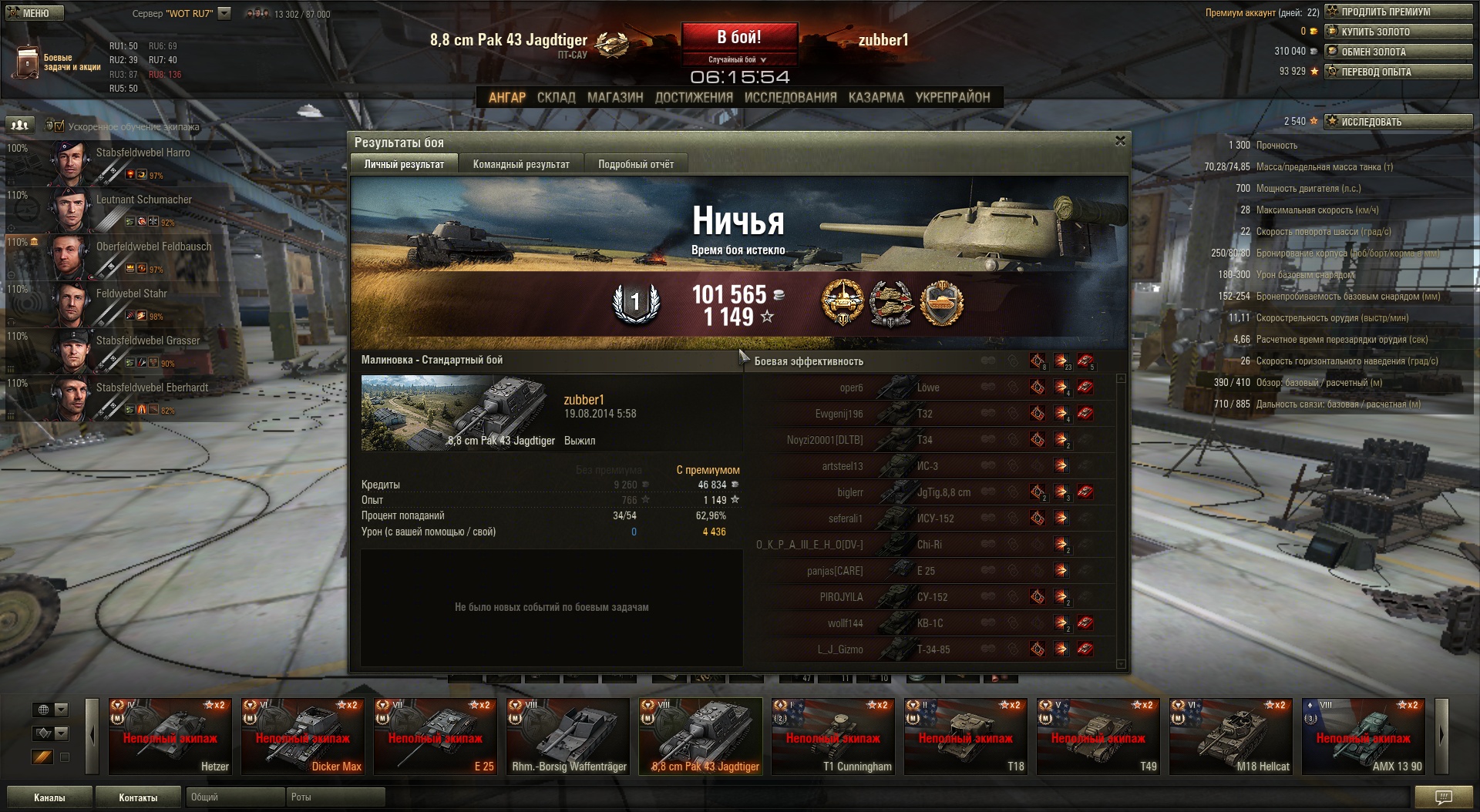This screenshot has height=812, width=1480.
Task: Enter the КАЗАРМА barracks
Action: [x=876, y=97]
